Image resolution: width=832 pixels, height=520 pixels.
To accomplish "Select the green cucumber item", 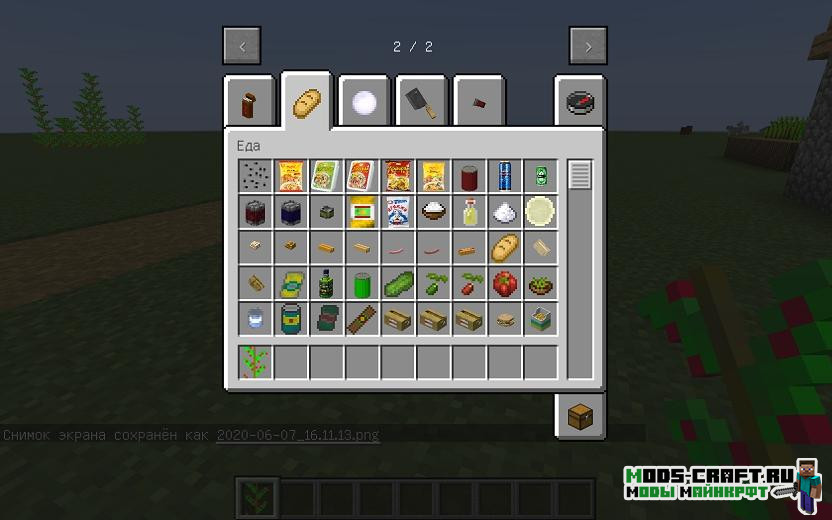I will click(398, 284).
